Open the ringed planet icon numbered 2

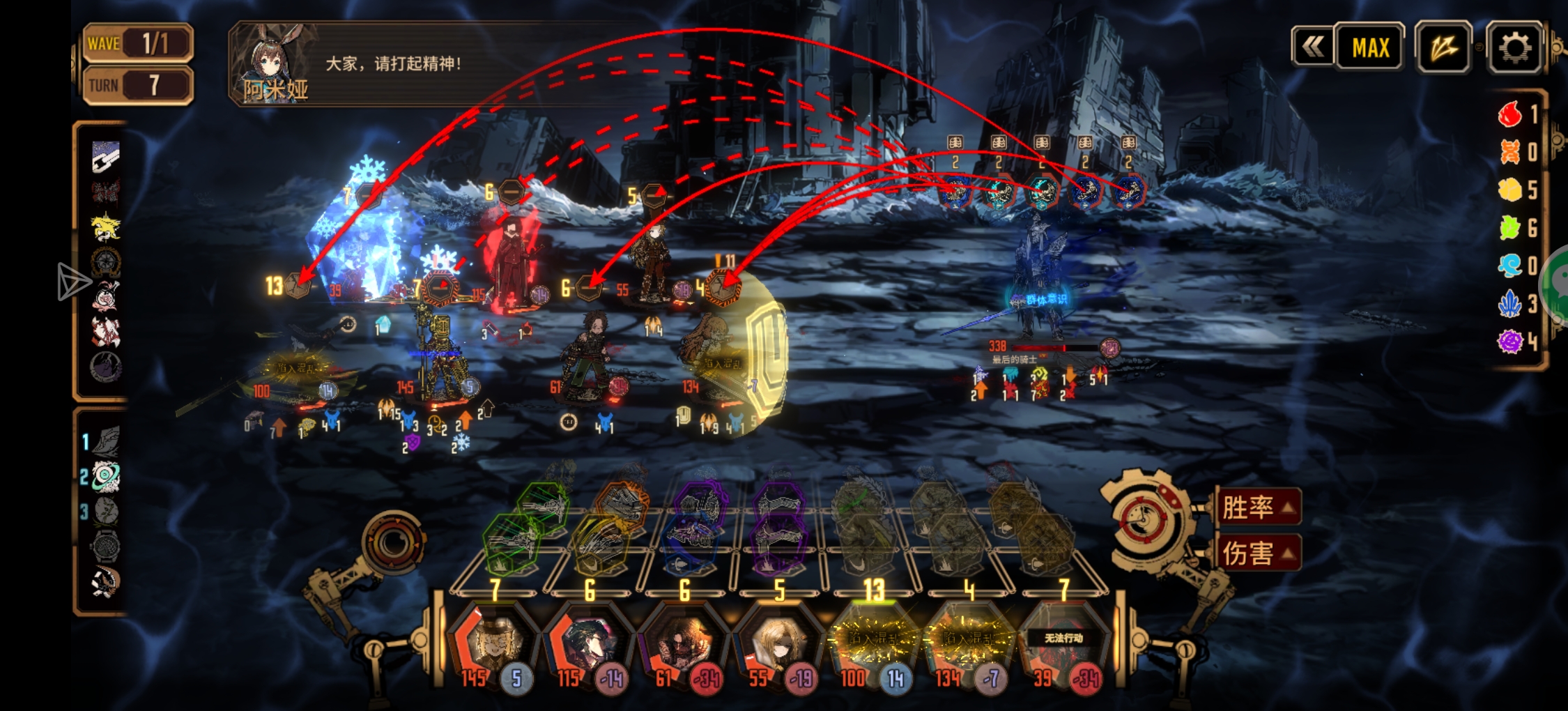(x=106, y=477)
